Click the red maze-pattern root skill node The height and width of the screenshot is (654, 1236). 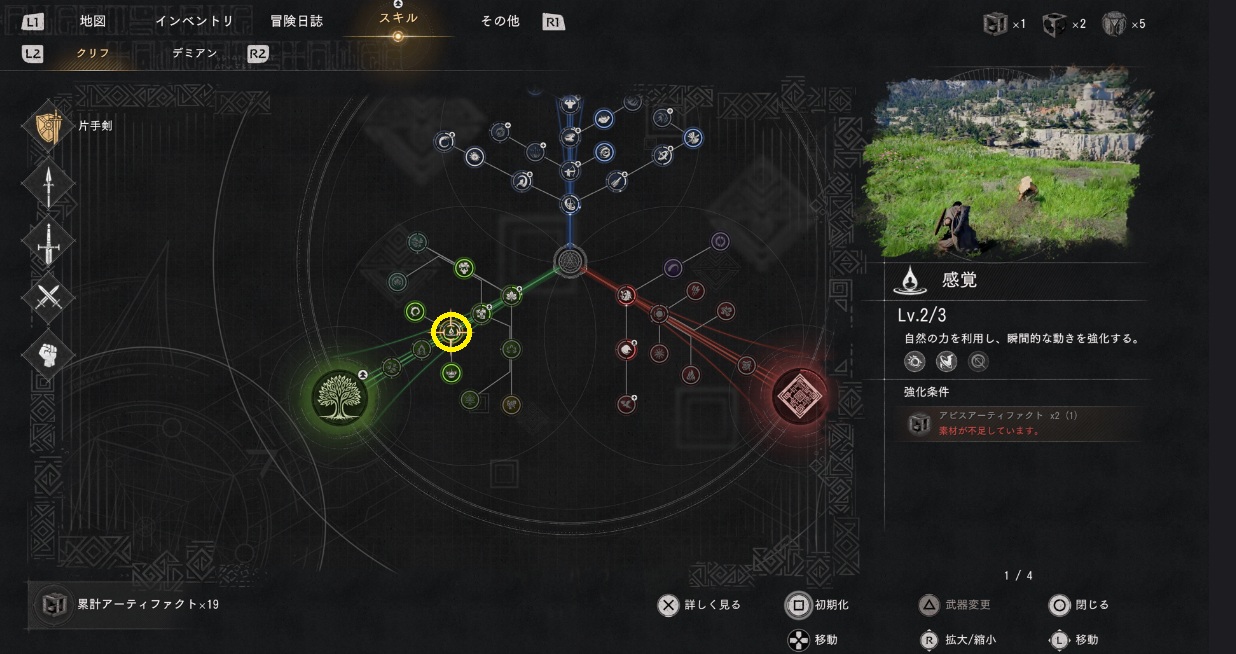802,397
